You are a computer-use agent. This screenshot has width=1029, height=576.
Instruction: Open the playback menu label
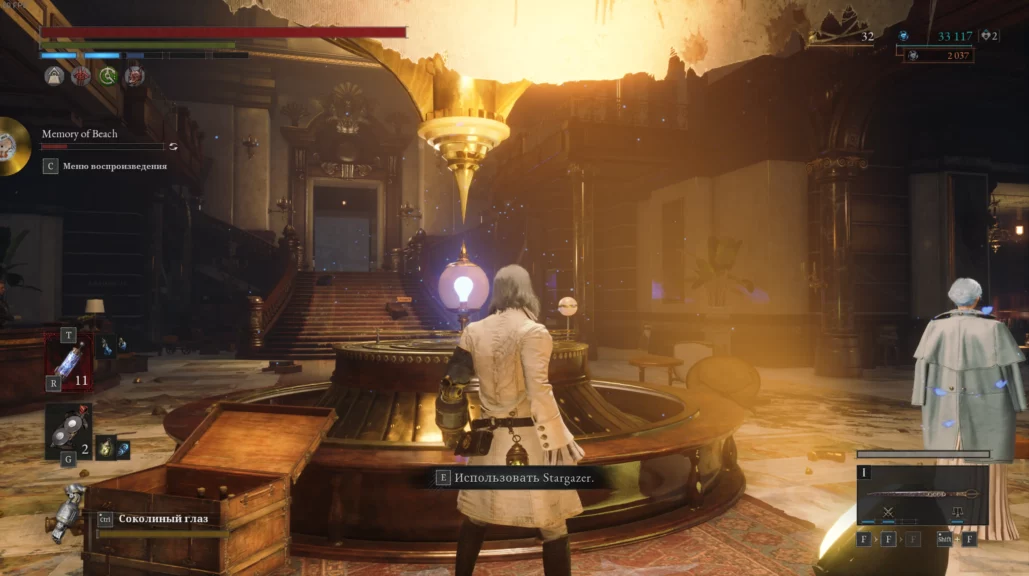pyautogui.click(x=113, y=166)
